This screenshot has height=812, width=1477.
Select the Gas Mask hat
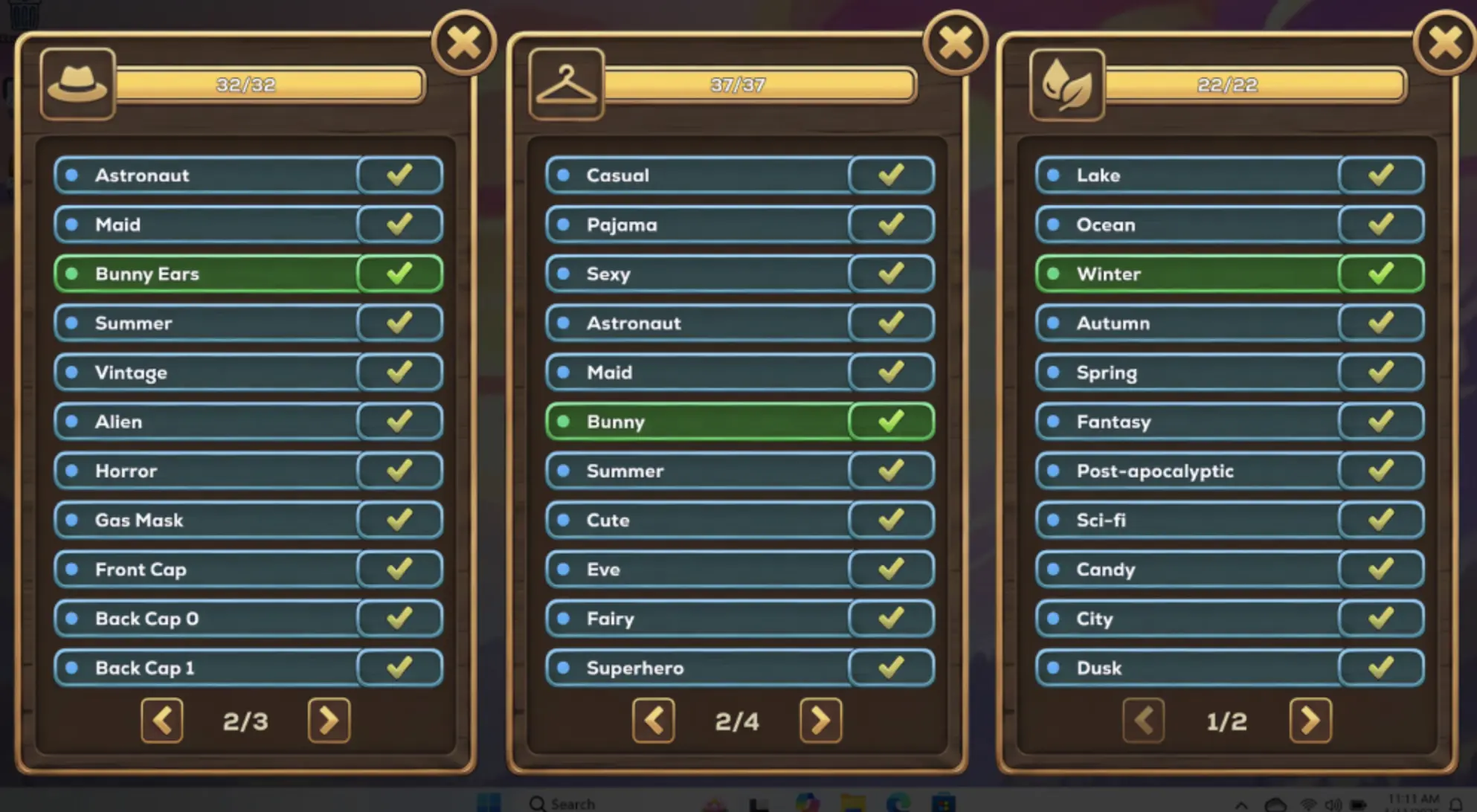(208, 520)
